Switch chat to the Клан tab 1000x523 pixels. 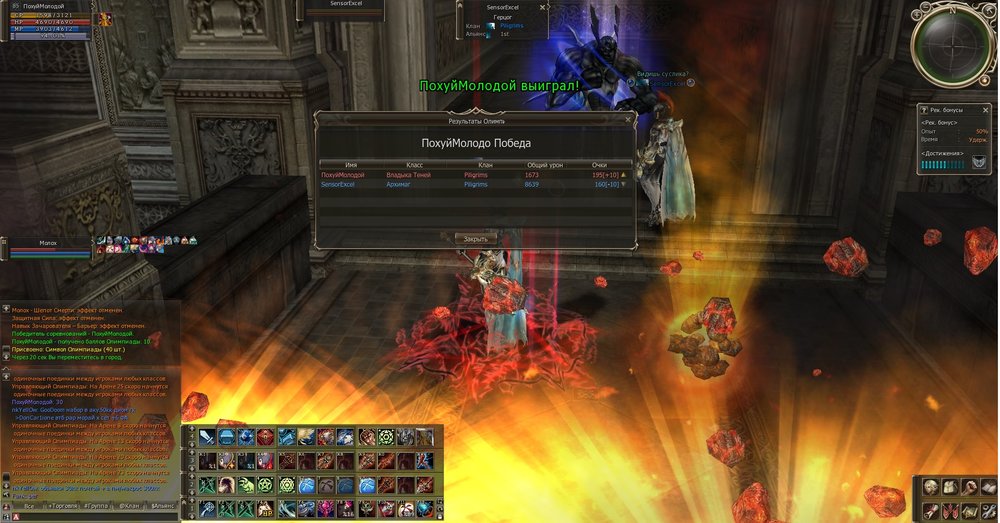pos(130,508)
